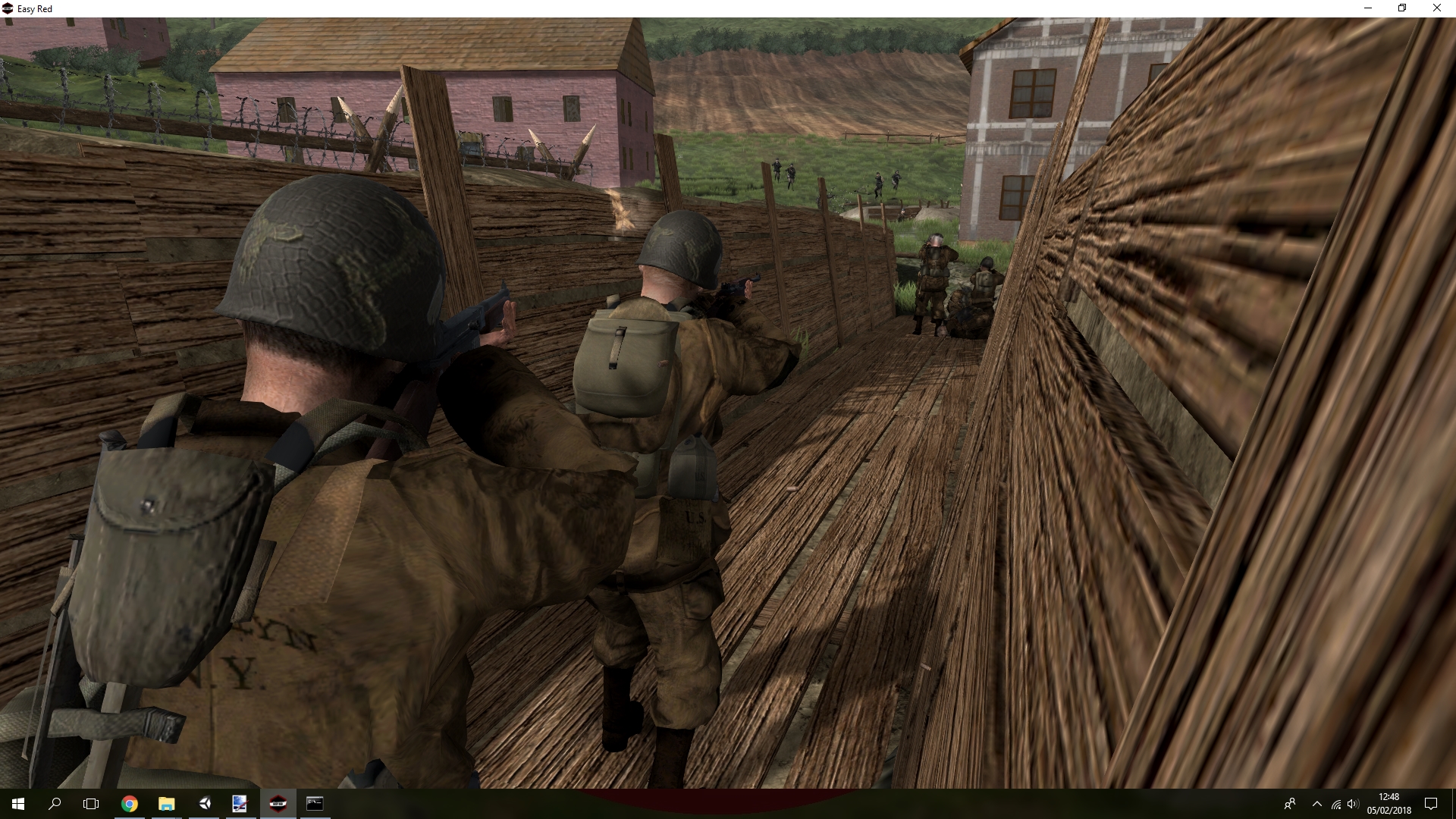This screenshot has height=819, width=1456.
Task: Open the Wi-Fi network list
Action: point(1336,804)
